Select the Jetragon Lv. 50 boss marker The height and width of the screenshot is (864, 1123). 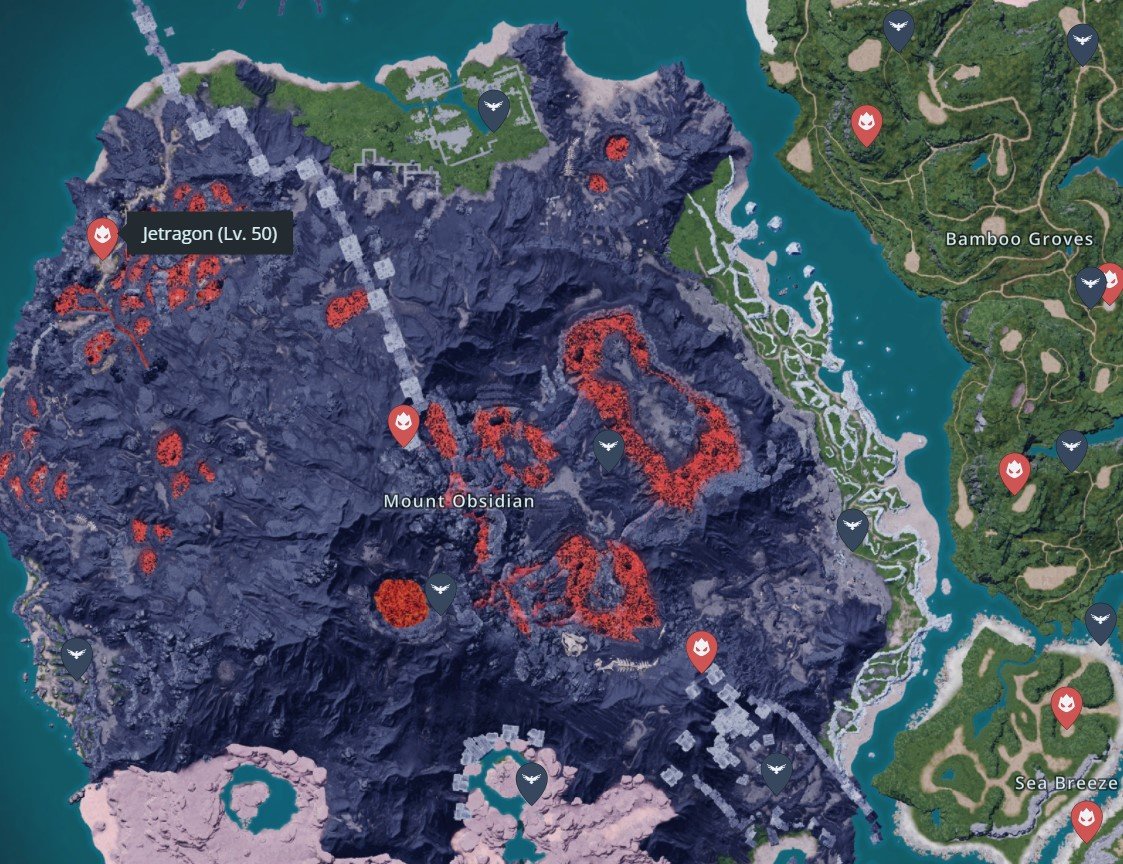click(x=101, y=237)
